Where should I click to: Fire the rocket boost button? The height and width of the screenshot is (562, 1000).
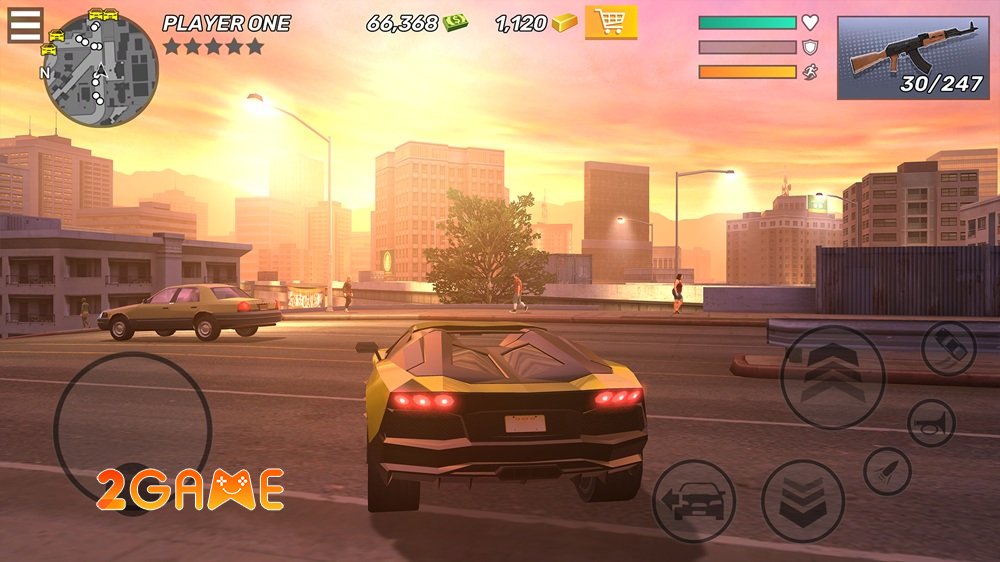pyautogui.click(x=887, y=471)
